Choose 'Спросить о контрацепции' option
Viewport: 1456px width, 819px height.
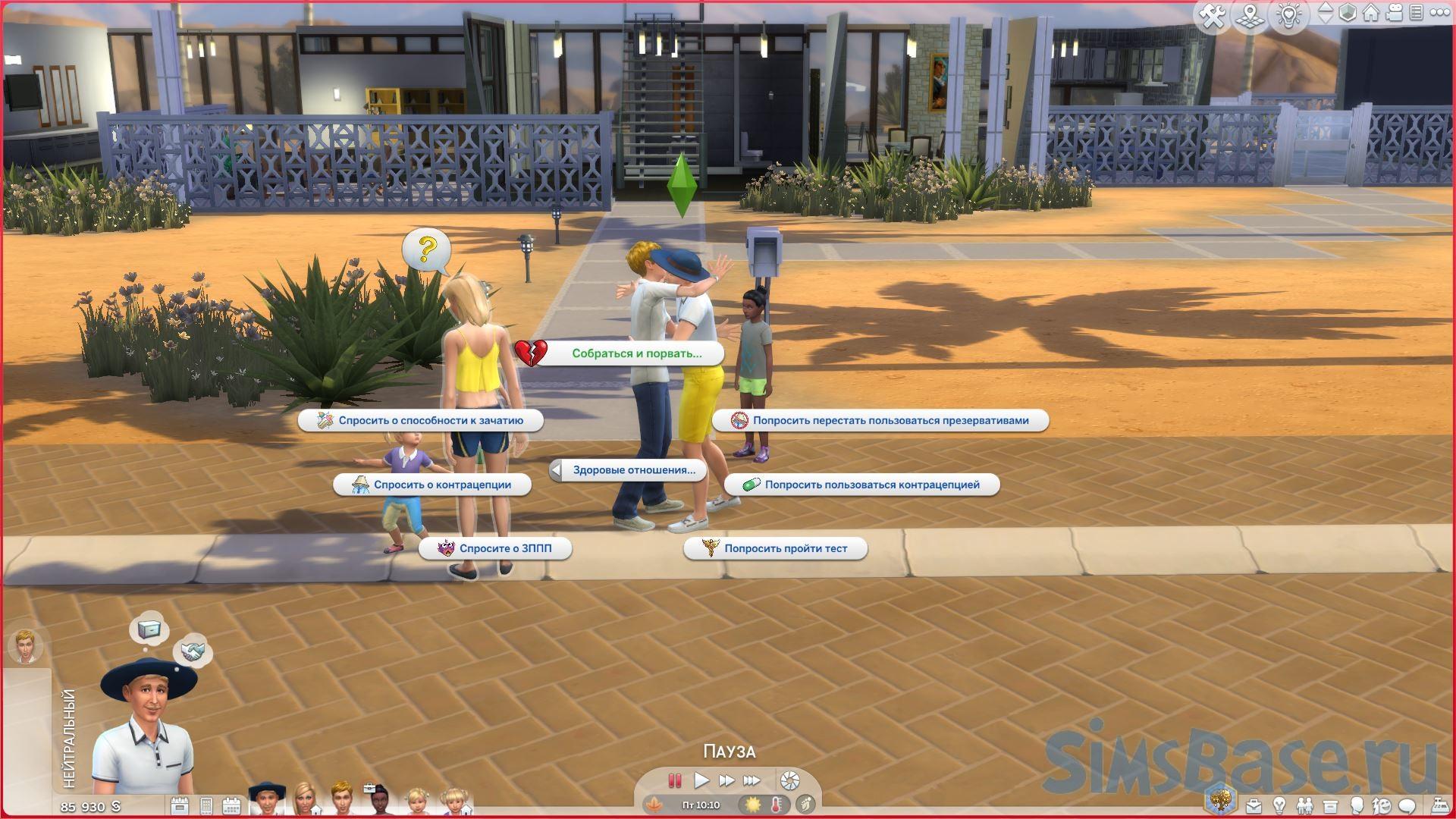(441, 485)
